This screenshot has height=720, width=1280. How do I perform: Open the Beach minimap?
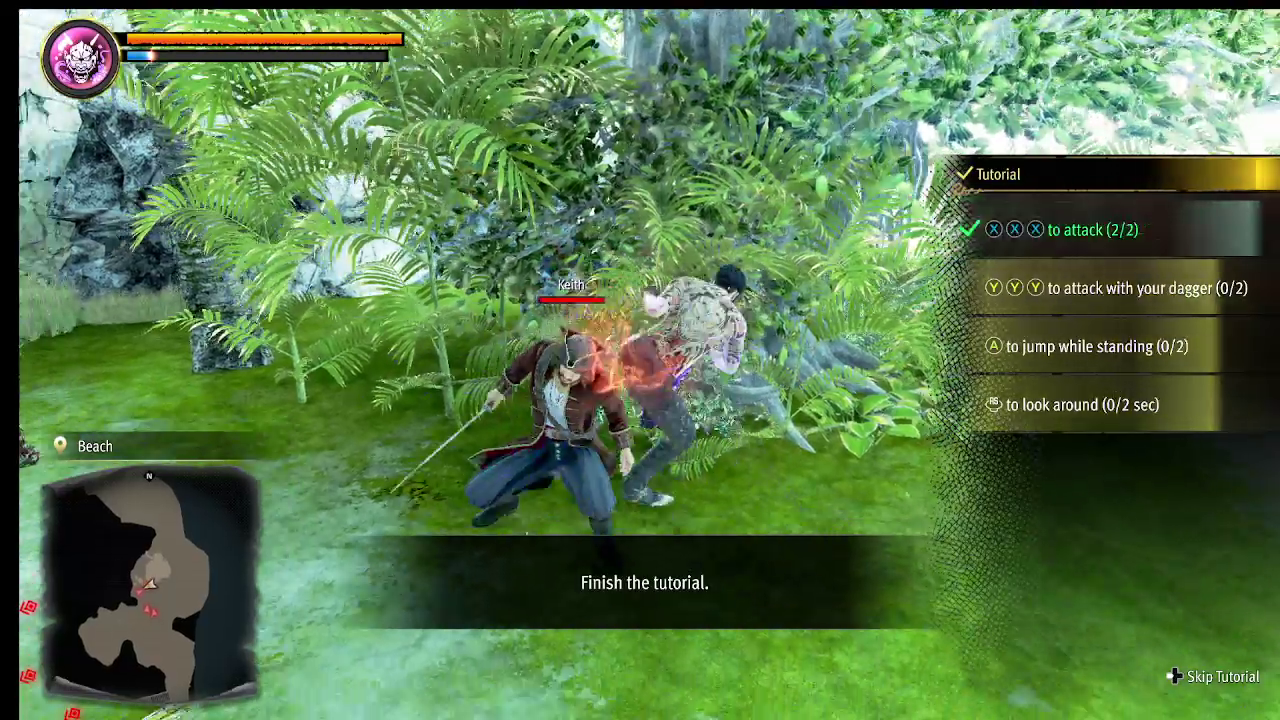pyautogui.click(x=150, y=580)
